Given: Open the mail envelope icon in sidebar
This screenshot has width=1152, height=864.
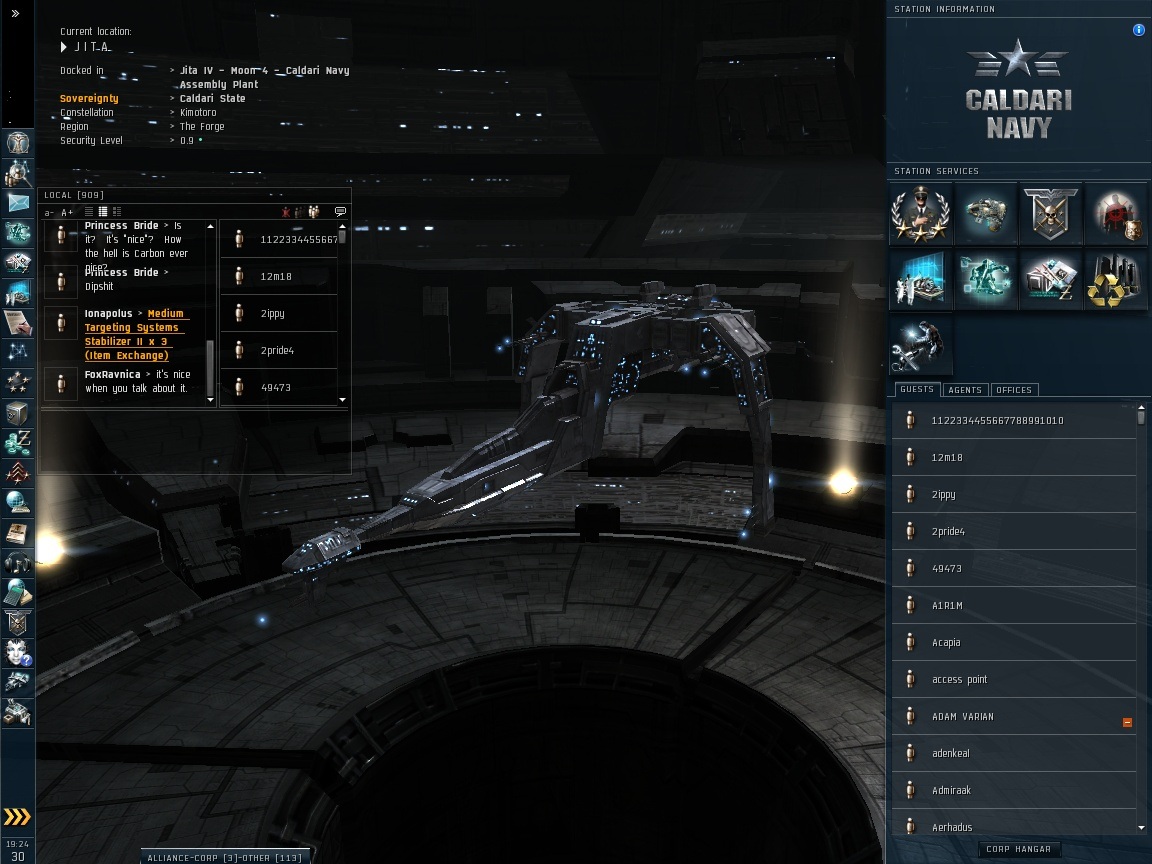Looking at the screenshot, I should (x=19, y=203).
